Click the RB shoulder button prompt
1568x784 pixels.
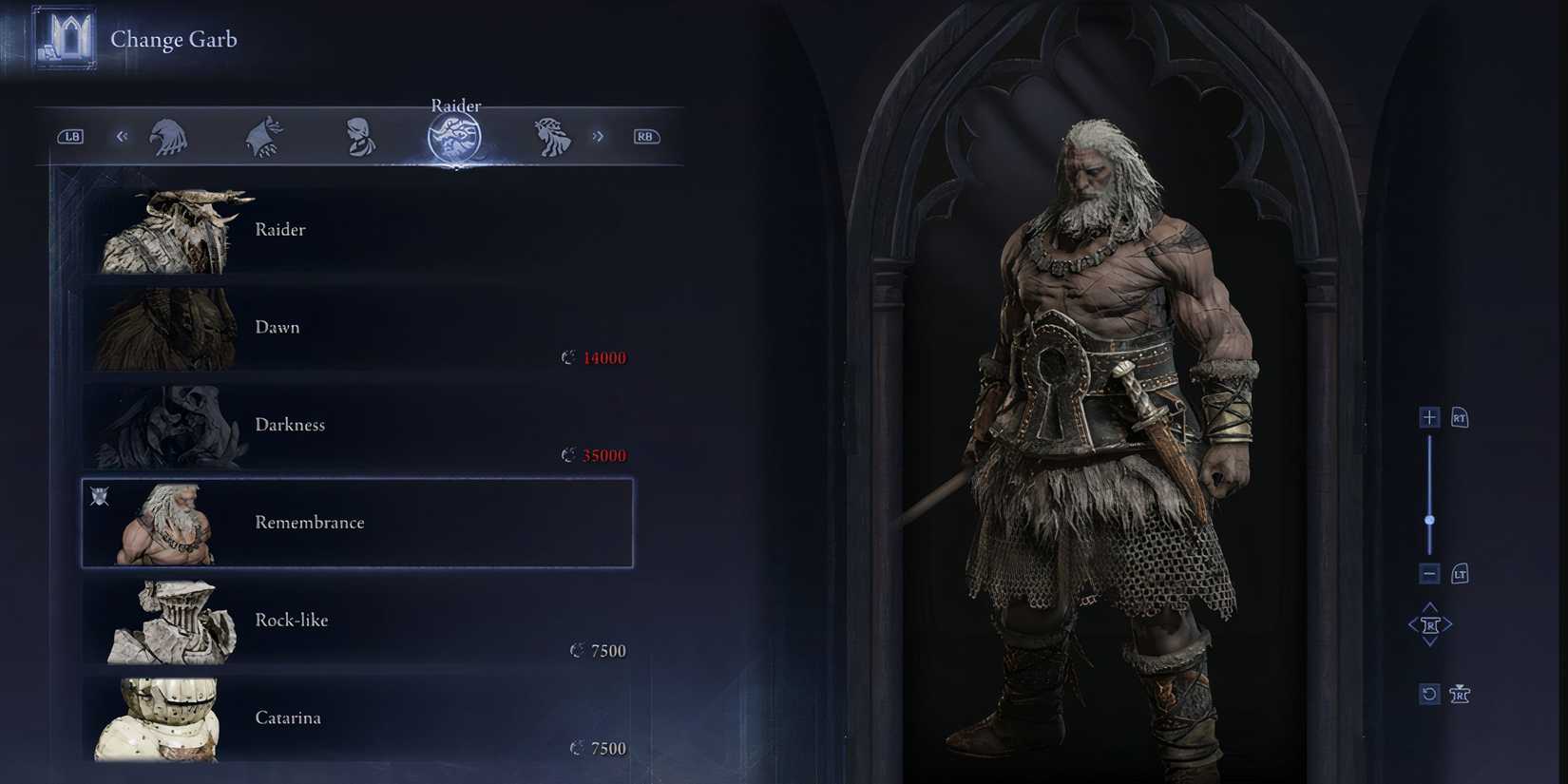coord(645,136)
